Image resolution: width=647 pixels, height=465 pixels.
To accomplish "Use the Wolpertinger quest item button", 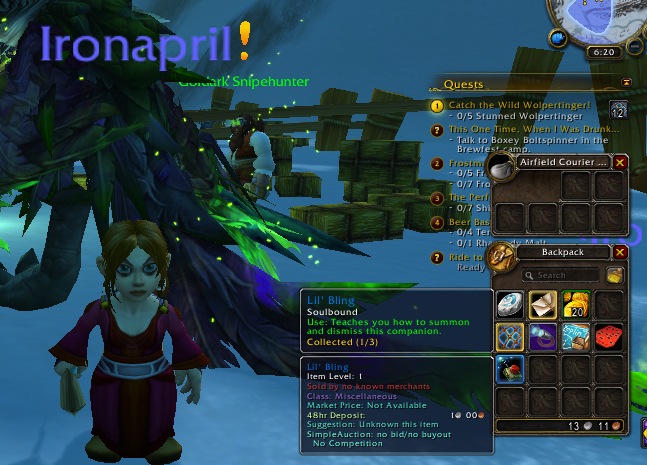I will point(618,109).
